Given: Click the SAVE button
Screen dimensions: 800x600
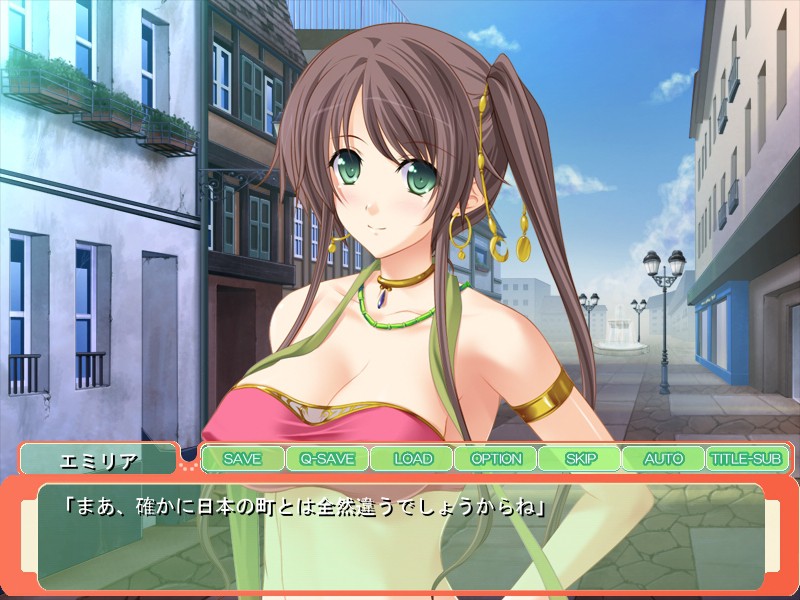Looking at the screenshot, I should pos(242,459).
